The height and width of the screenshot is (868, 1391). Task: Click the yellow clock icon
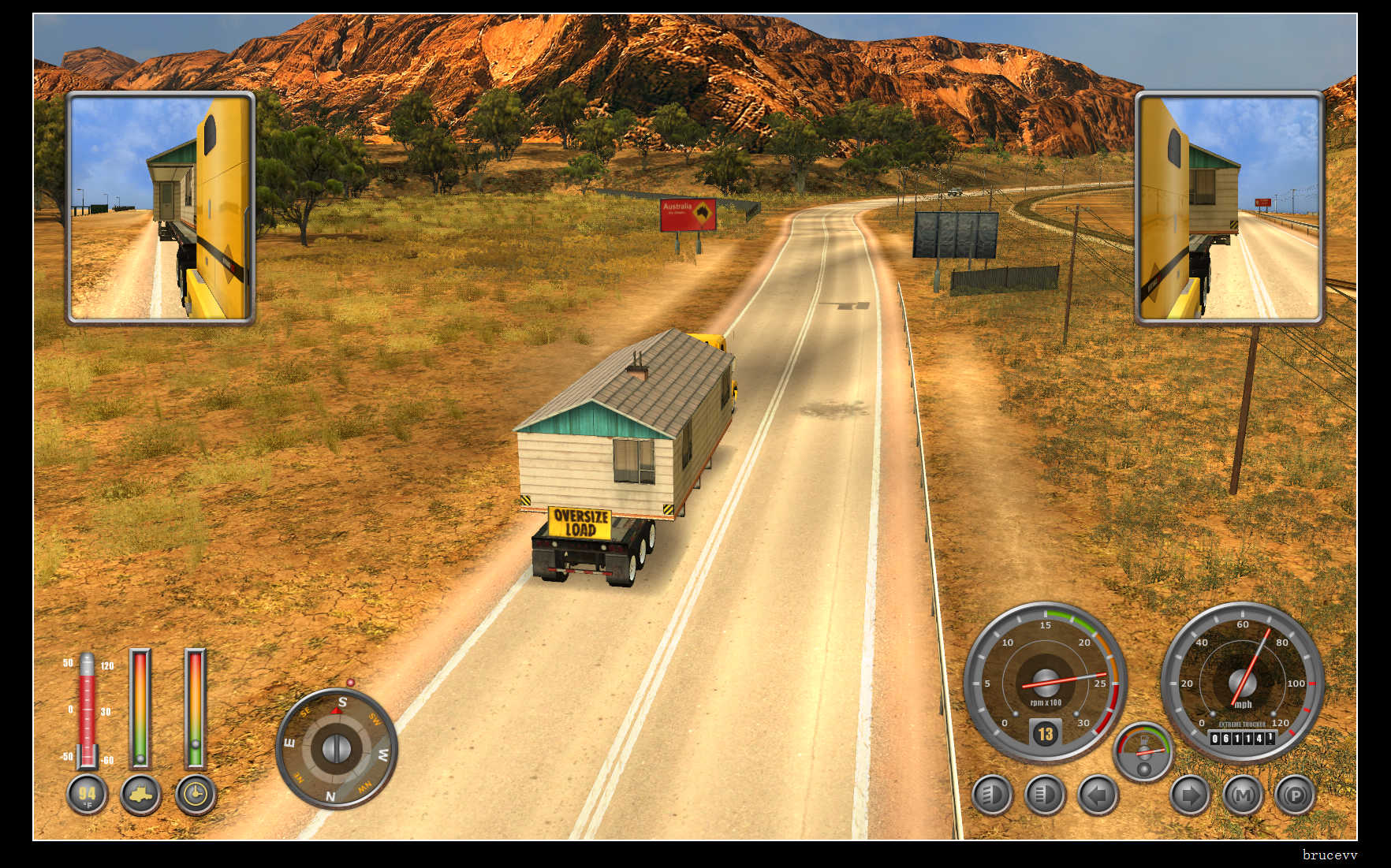tap(195, 795)
